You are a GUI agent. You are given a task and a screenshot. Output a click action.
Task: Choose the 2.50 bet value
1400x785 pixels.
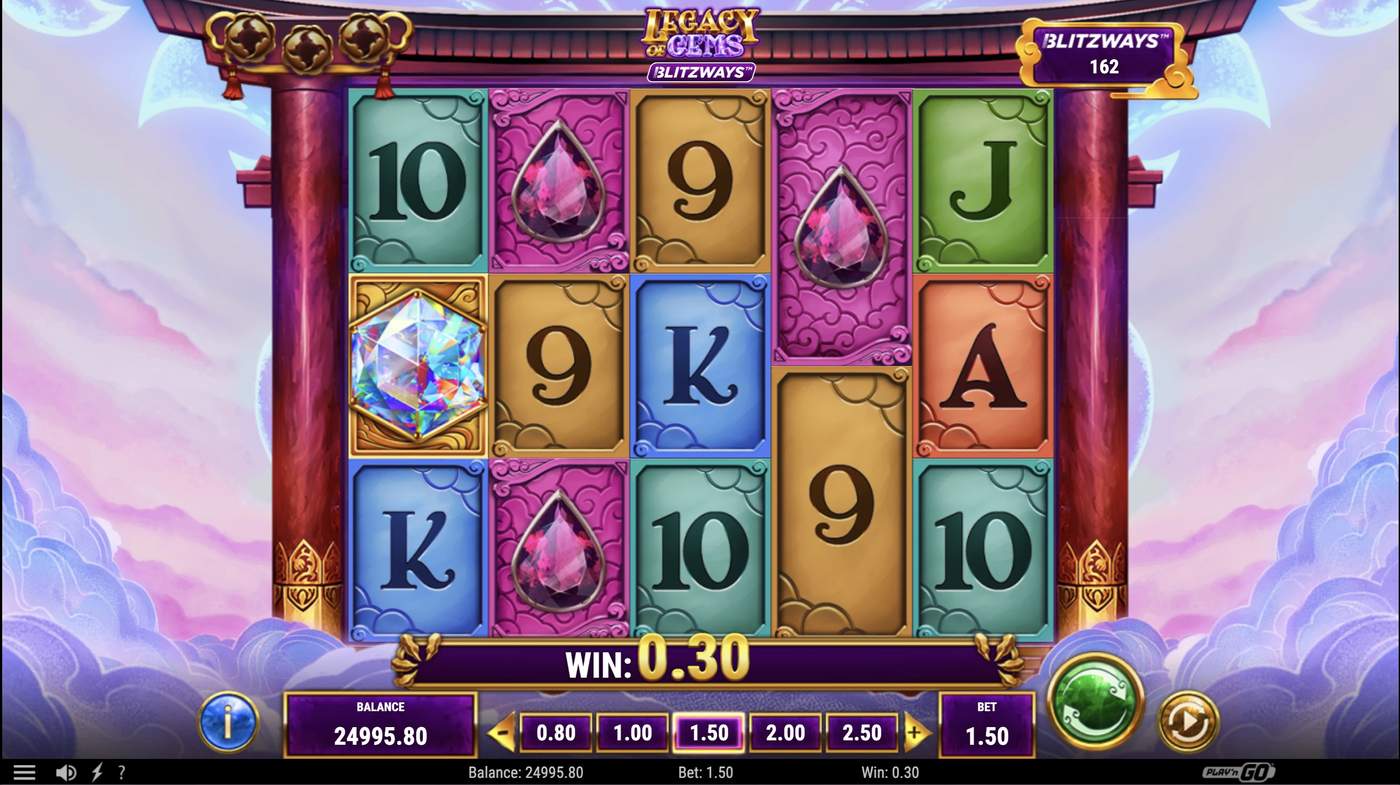click(862, 732)
